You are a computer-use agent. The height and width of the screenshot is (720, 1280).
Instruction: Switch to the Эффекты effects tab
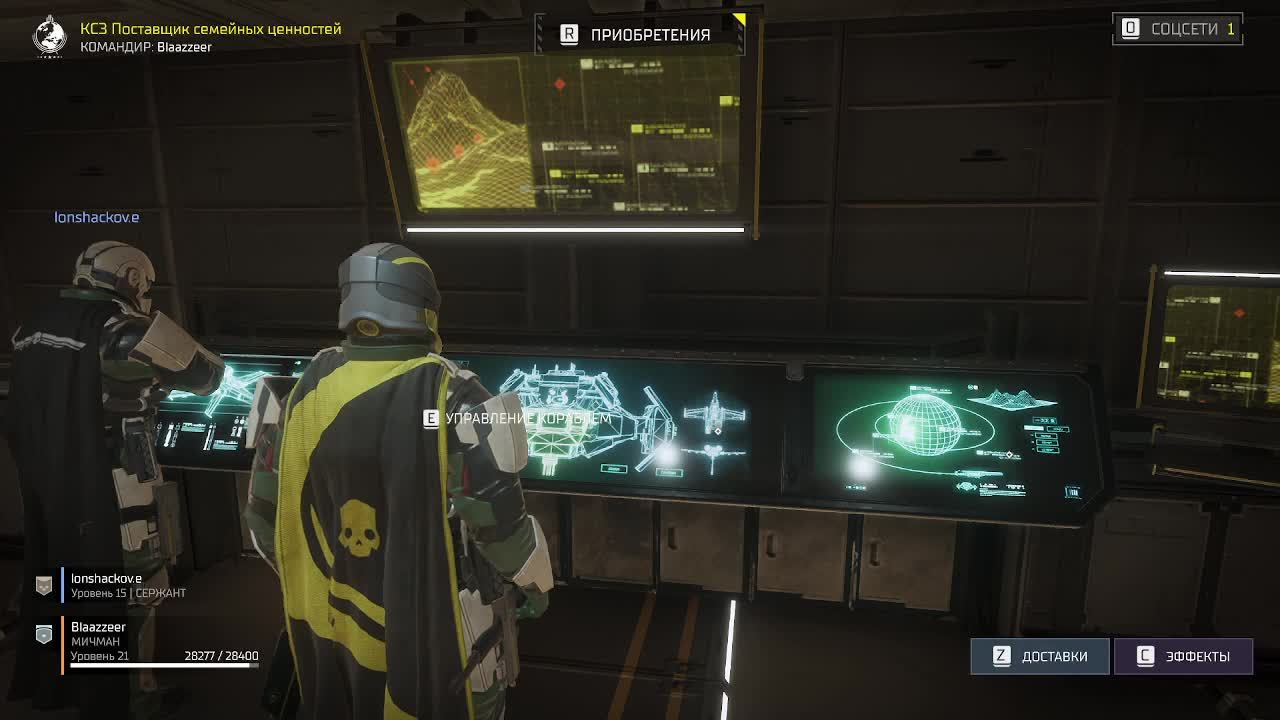click(1184, 656)
